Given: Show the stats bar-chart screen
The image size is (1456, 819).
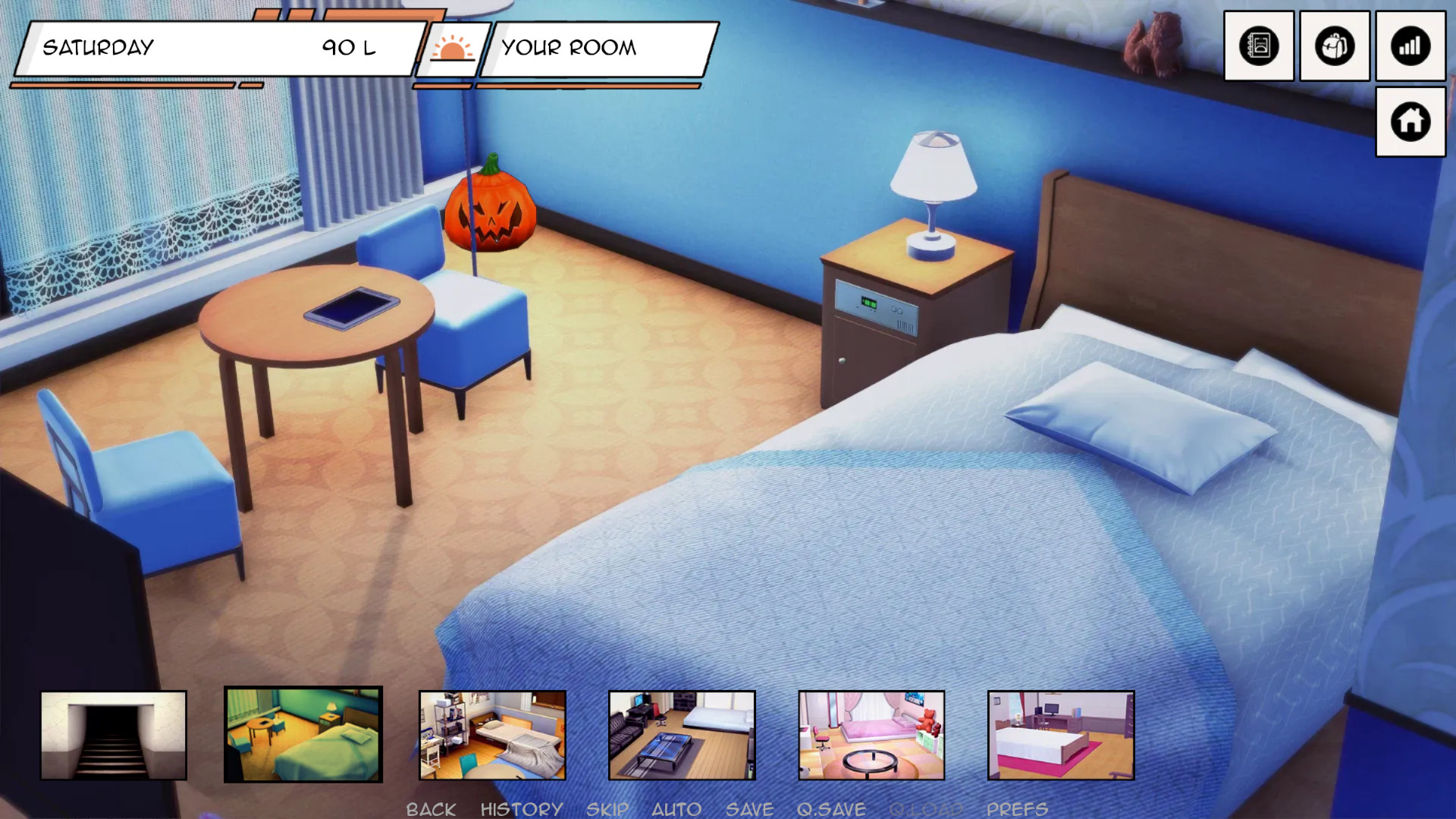Looking at the screenshot, I should coord(1410,46).
